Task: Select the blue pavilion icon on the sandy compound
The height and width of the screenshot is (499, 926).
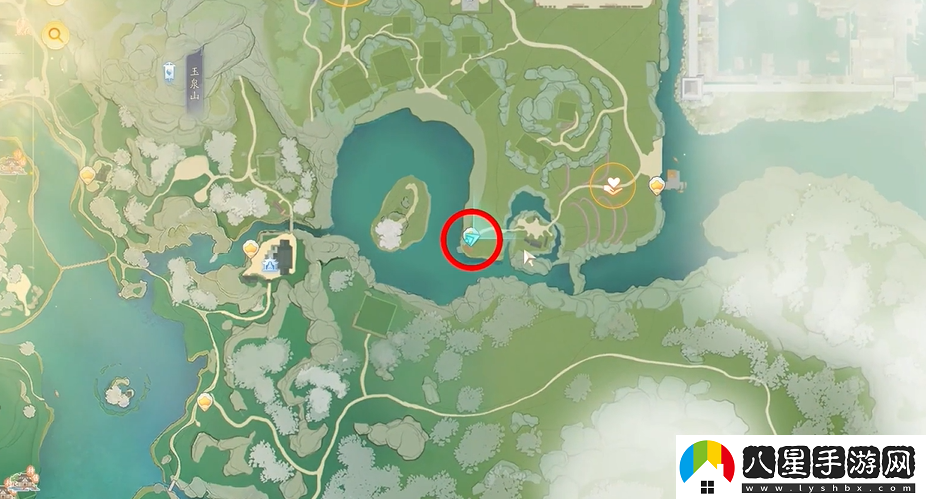Action: pos(271,263)
